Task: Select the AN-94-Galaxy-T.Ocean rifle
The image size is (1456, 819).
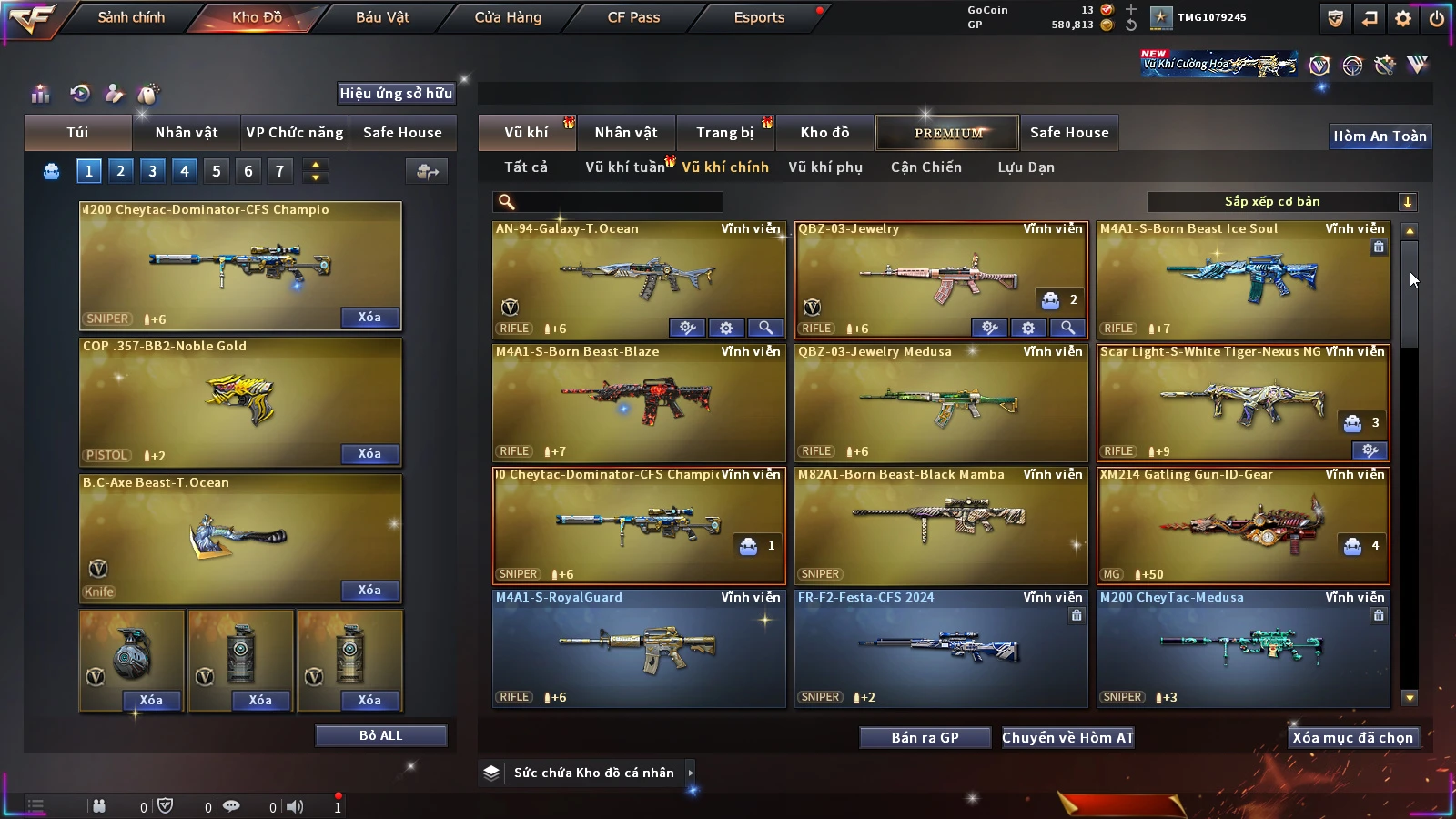Action: [638, 278]
